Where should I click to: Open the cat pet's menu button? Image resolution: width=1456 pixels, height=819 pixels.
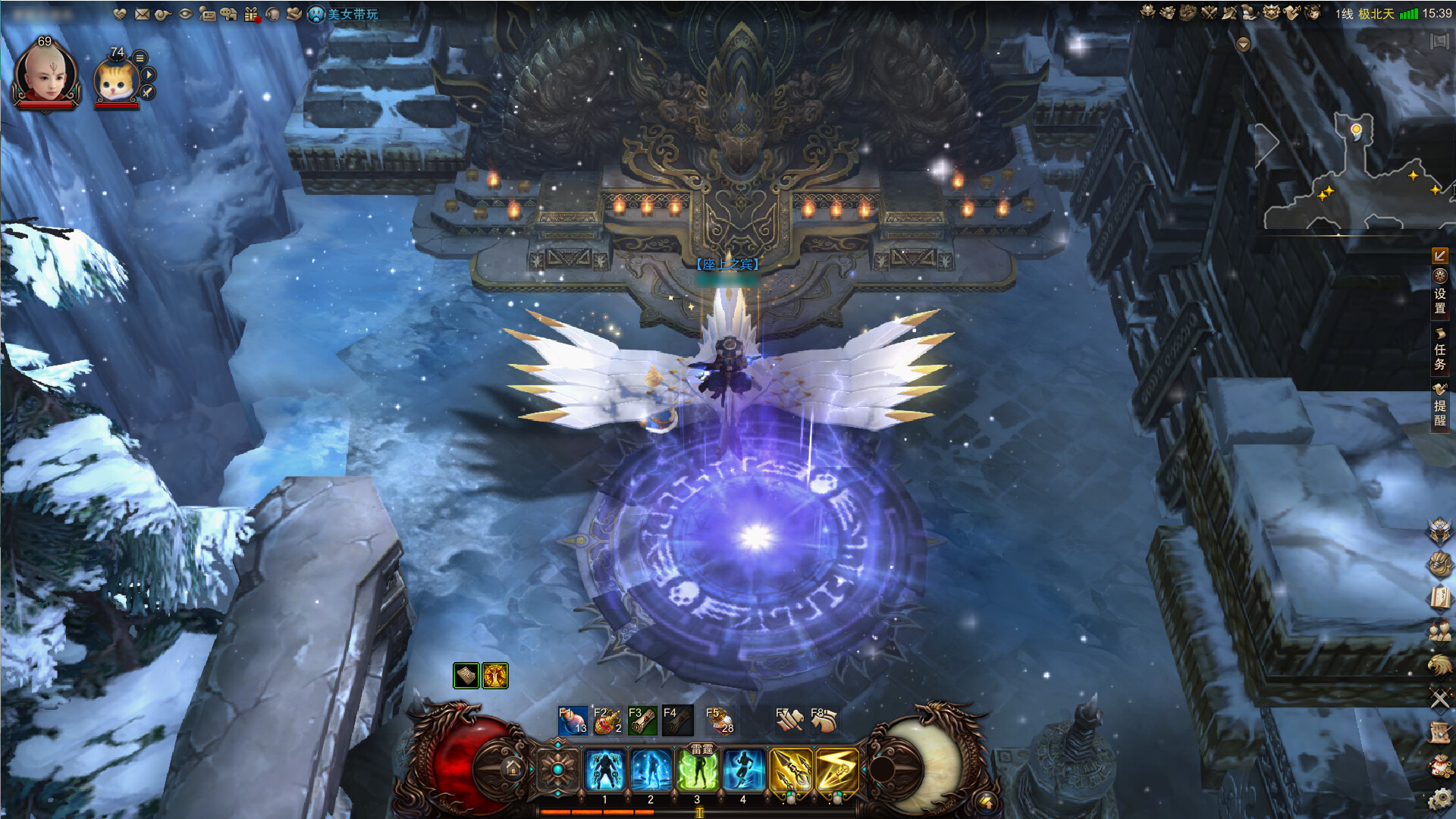[x=140, y=58]
